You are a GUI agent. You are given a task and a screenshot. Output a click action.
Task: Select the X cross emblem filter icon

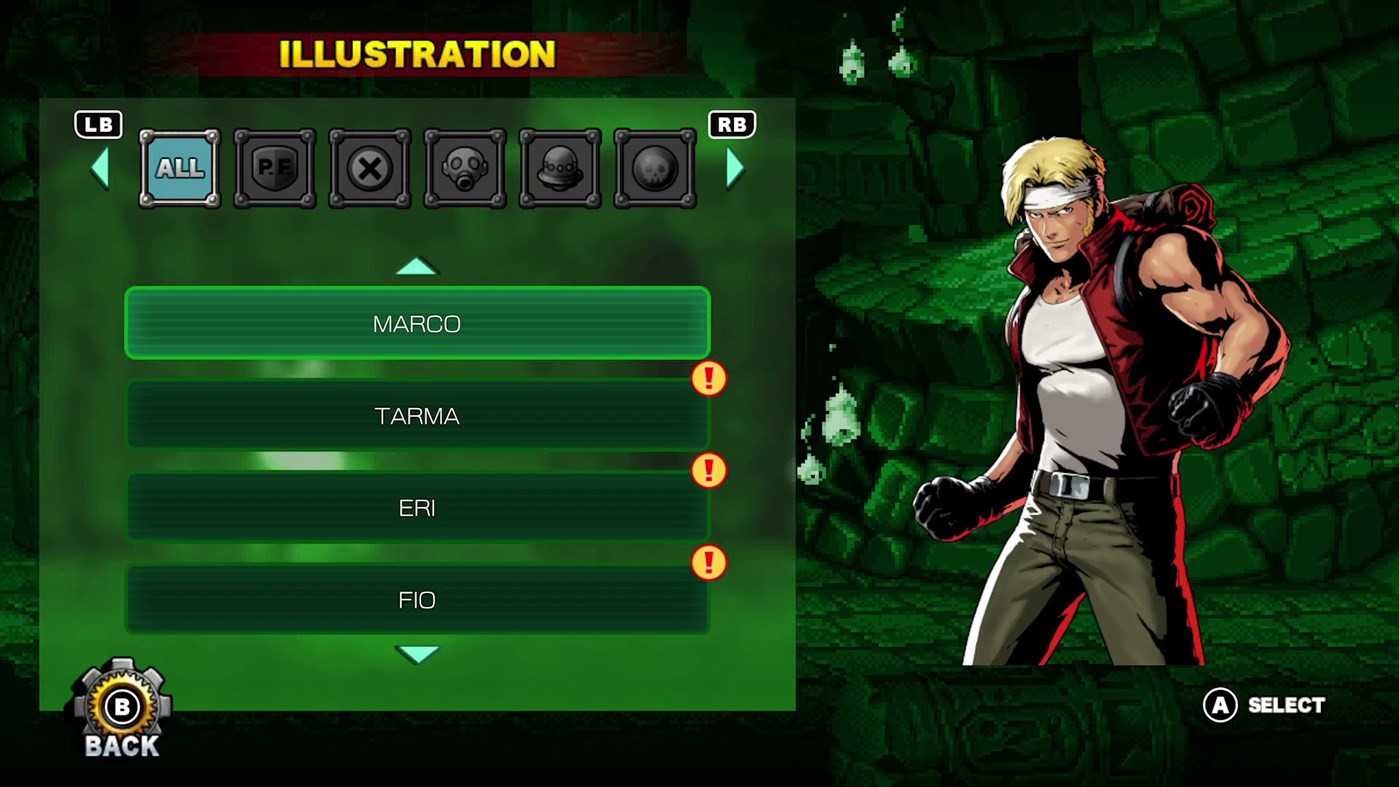369,167
